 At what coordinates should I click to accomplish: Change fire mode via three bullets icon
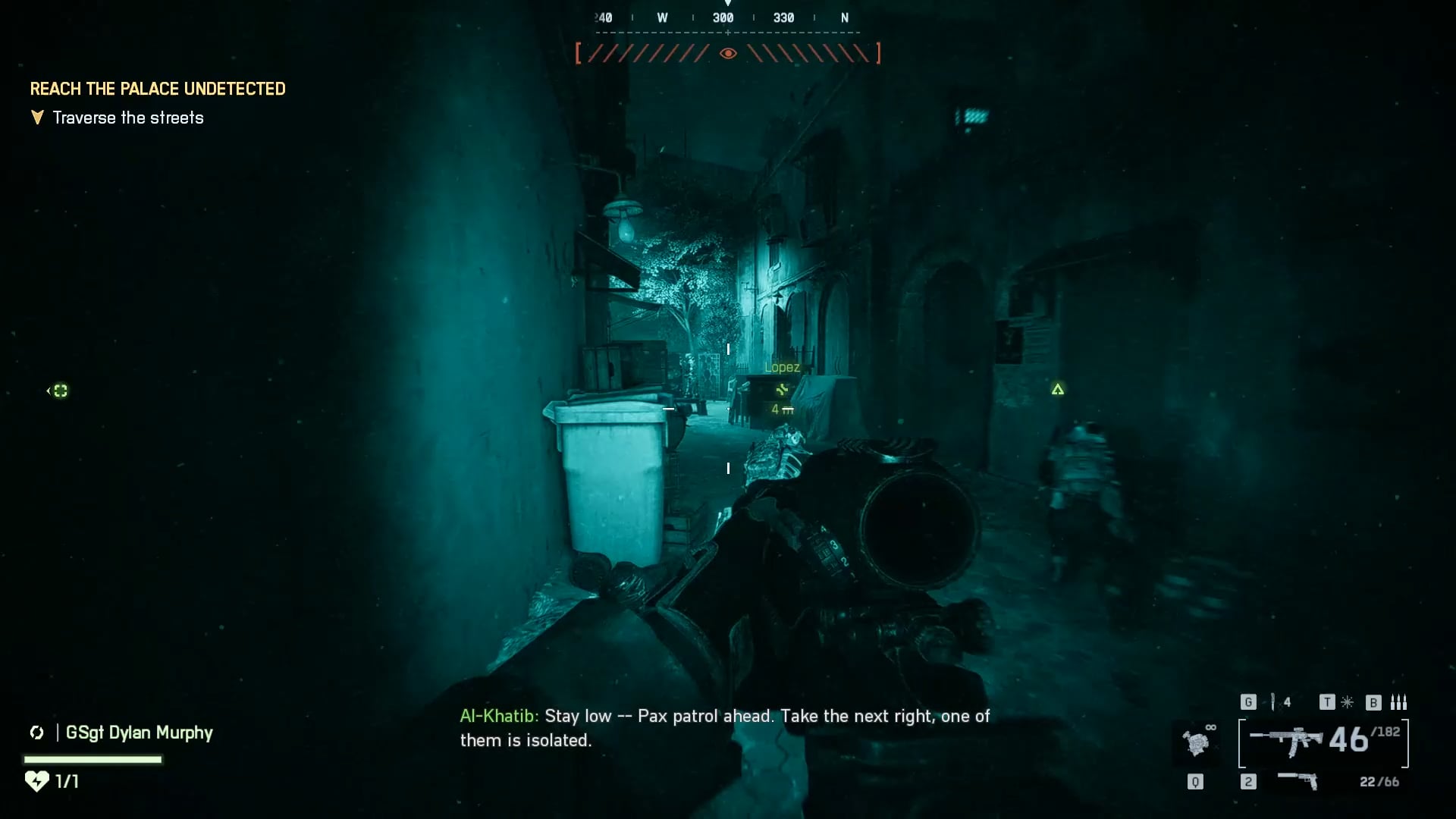(1399, 702)
